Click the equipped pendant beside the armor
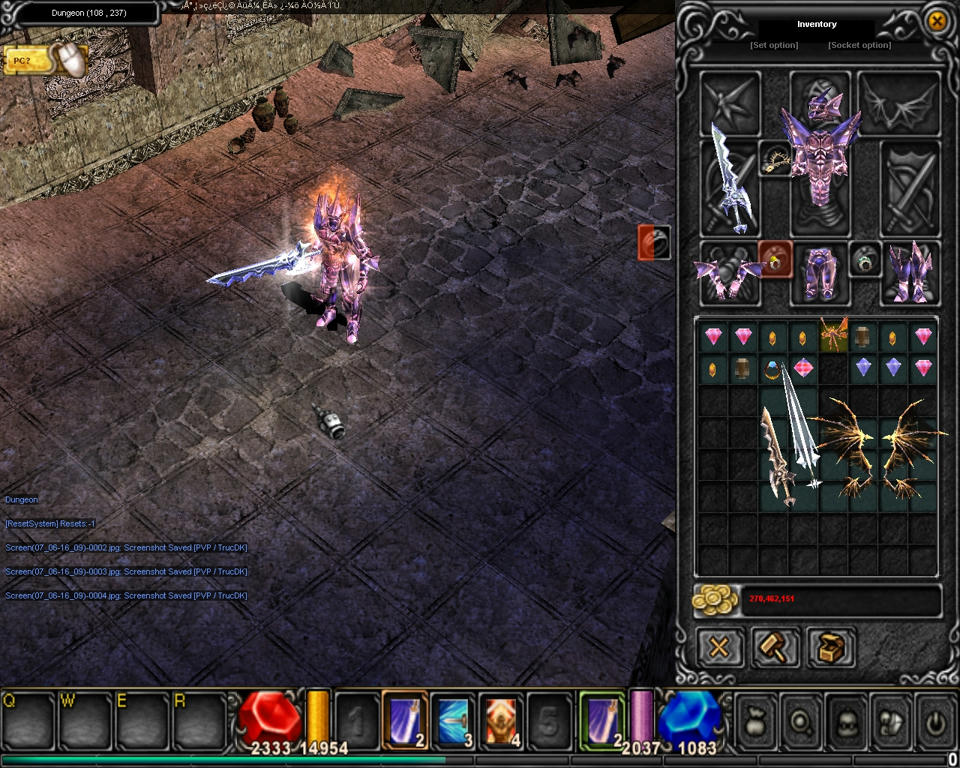 (775, 158)
